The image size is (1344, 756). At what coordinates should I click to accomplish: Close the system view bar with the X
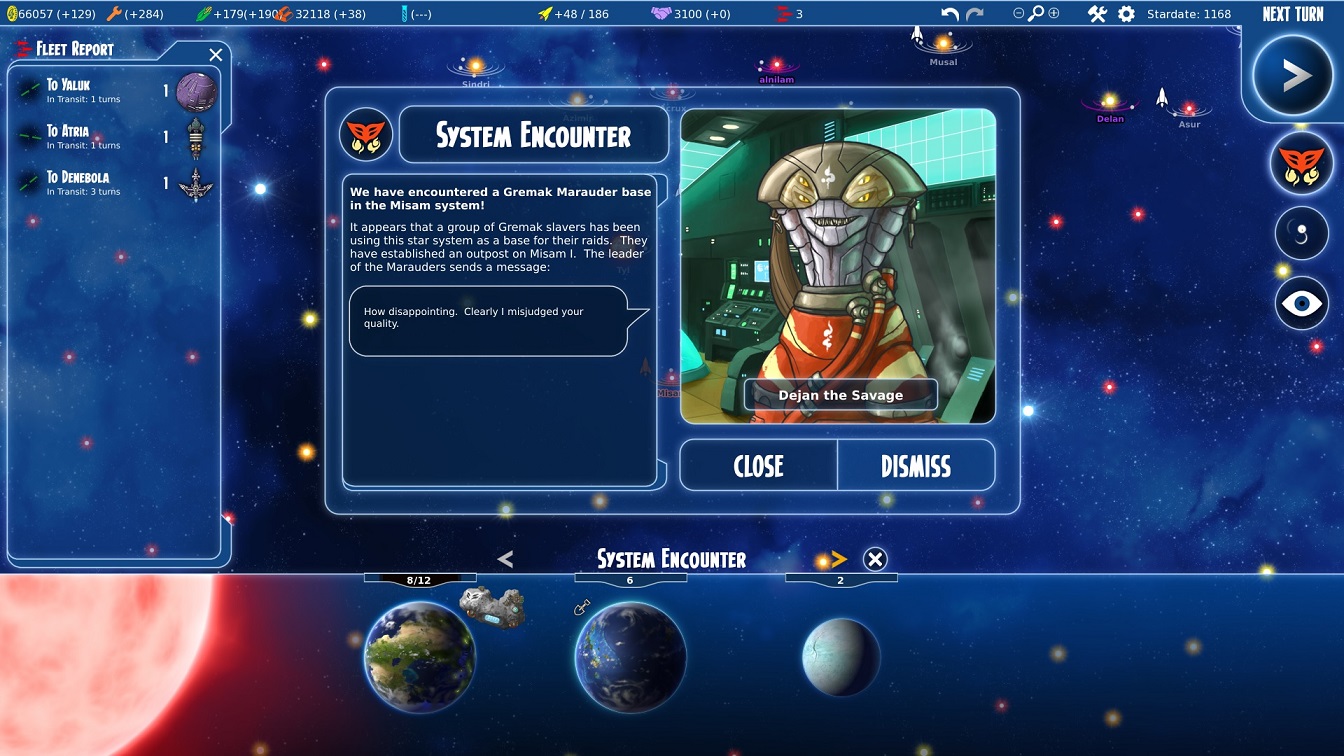click(x=875, y=559)
